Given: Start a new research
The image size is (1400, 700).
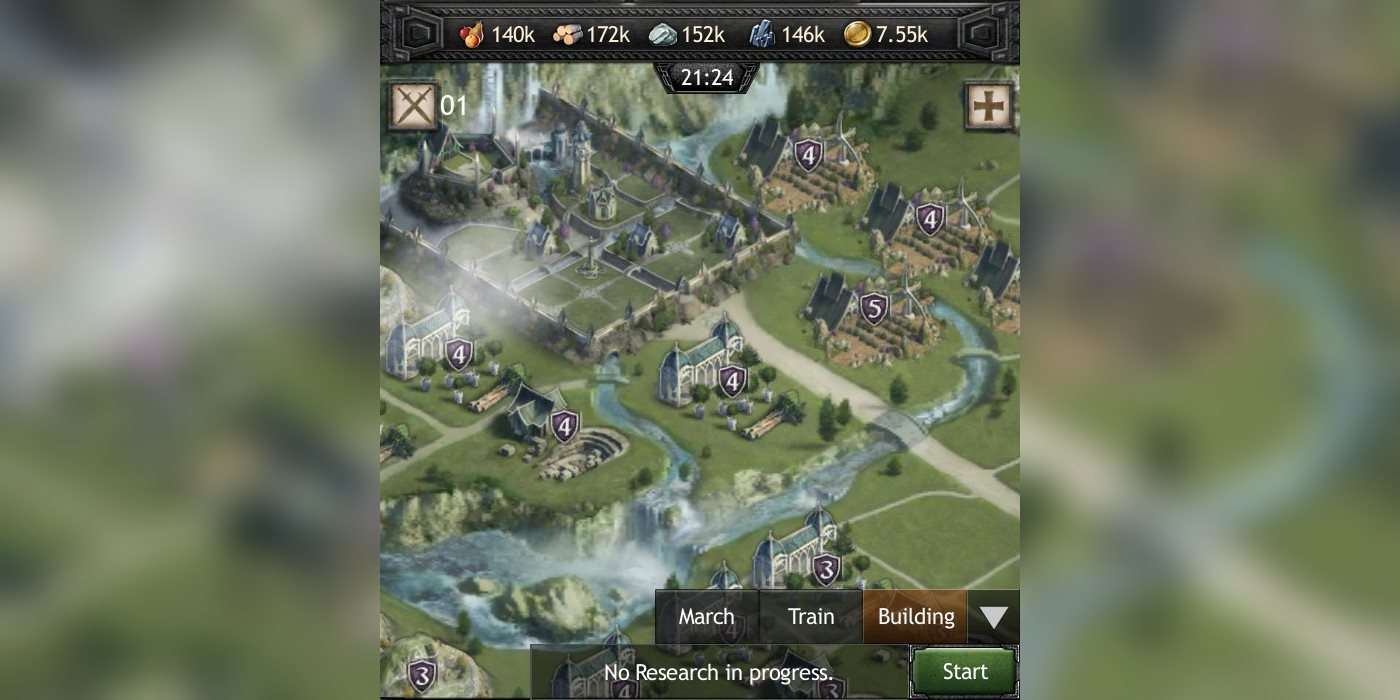Looking at the screenshot, I should point(964,672).
